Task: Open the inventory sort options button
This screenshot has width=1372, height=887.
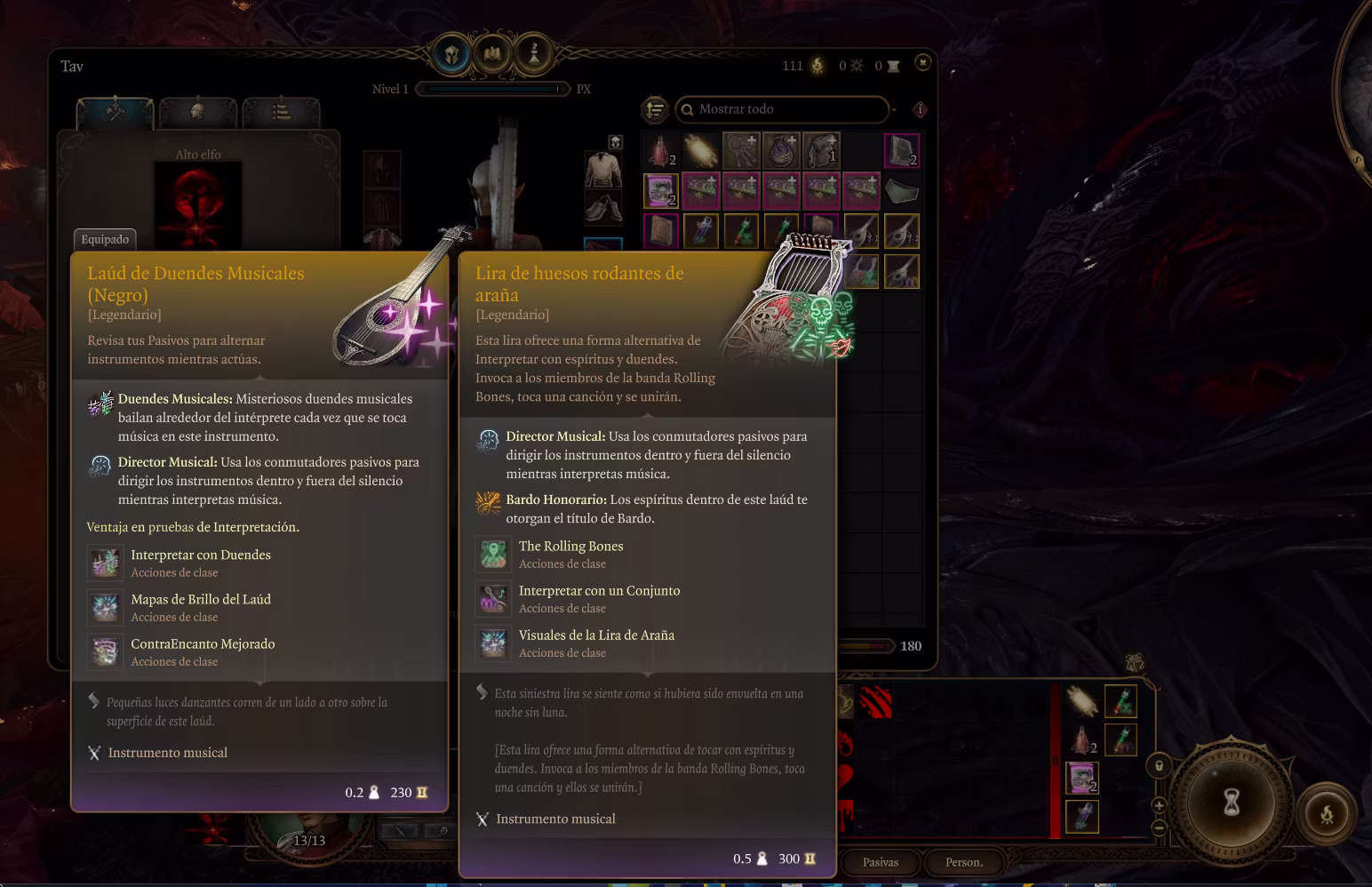Action: (x=655, y=109)
